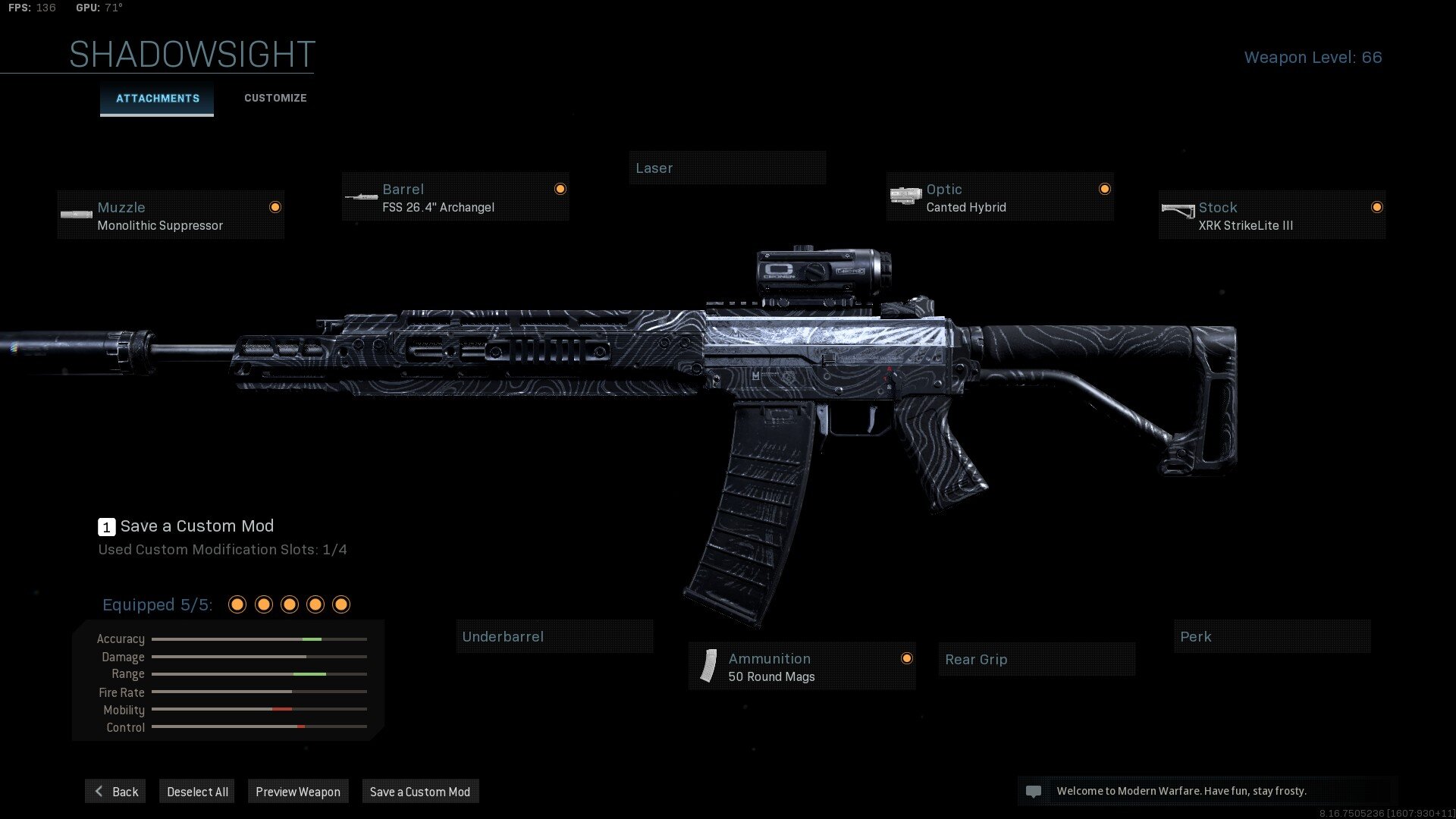Click the Back button
The height and width of the screenshot is (819, 1456).
pyautogui.click(x=116, y=792)
